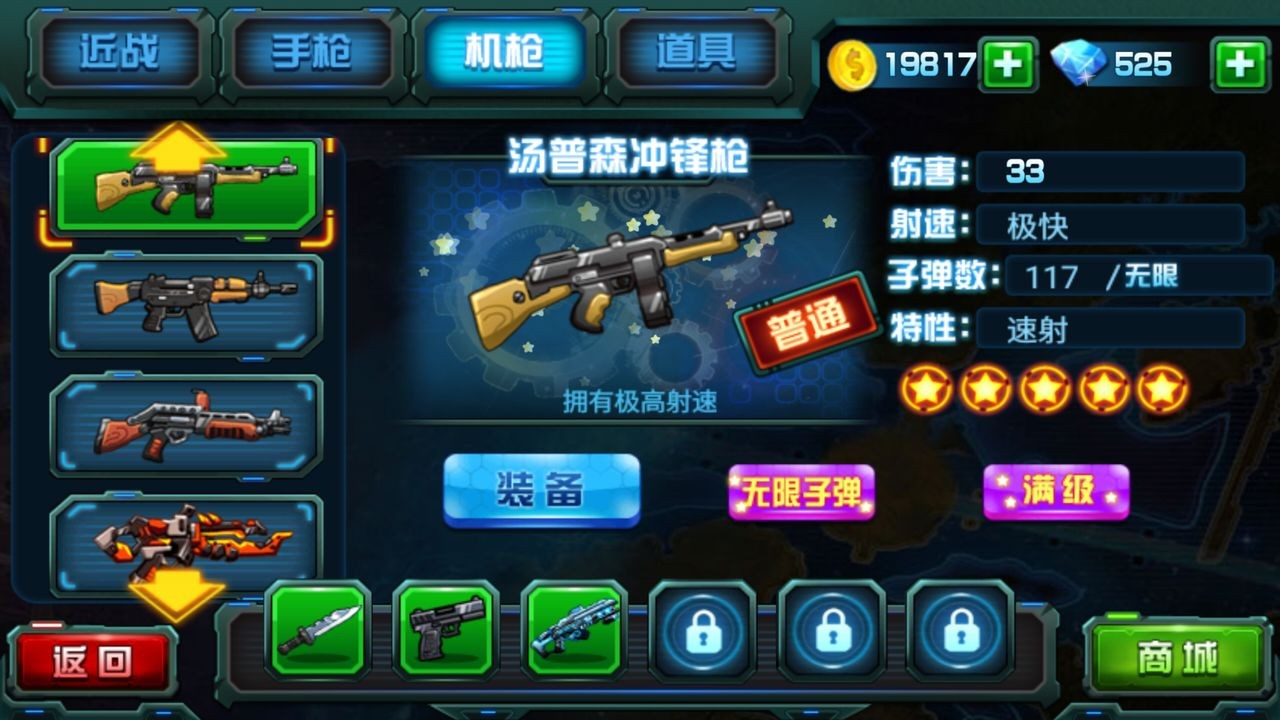Select the machine gun icon next to the pistol
Screen dimensions: 1280x720
(x=574, y=635)
